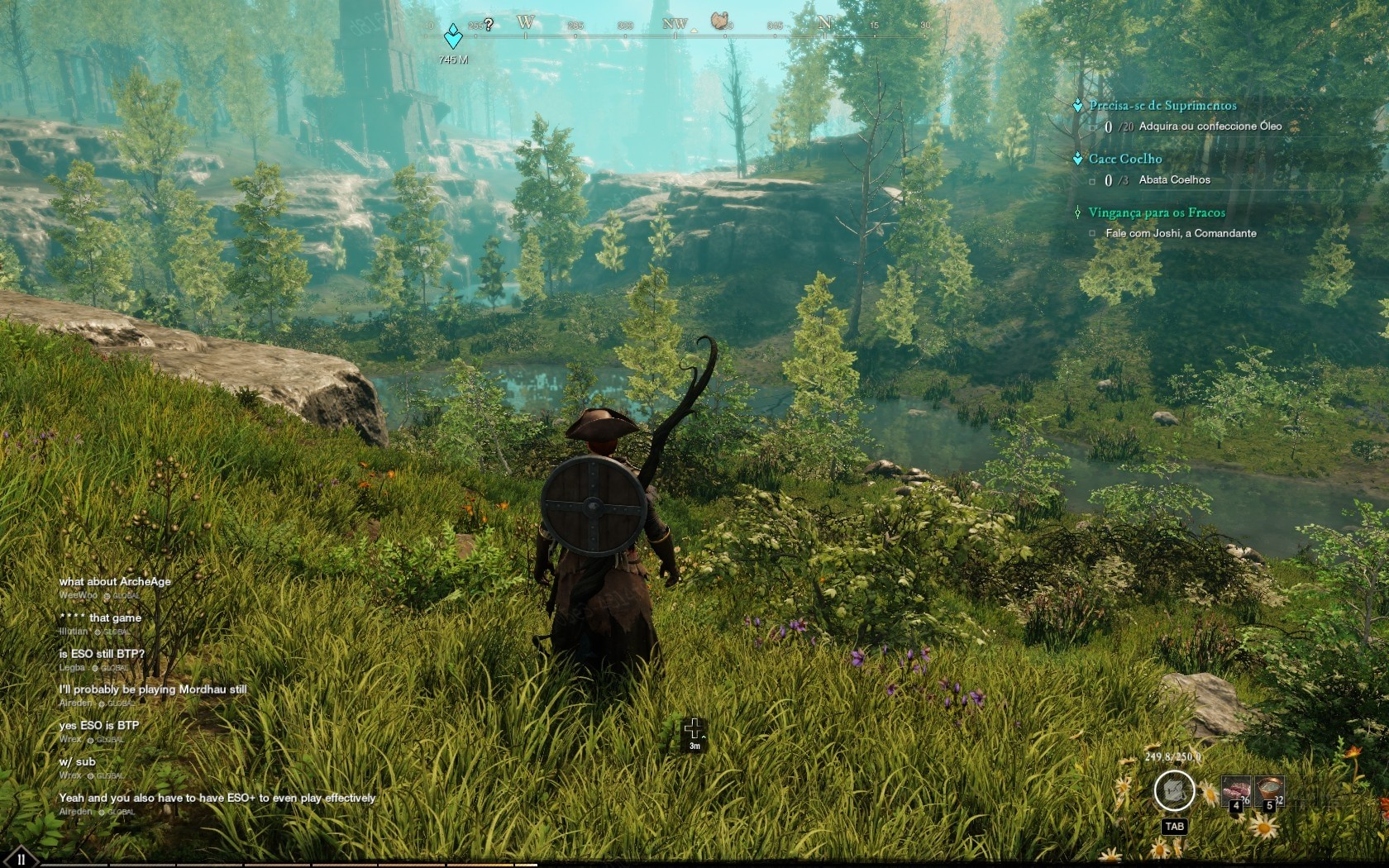Select the Precisa-se de Suprimentos quest
This screenshot has width=1389, height=868.
[1162, 106]
